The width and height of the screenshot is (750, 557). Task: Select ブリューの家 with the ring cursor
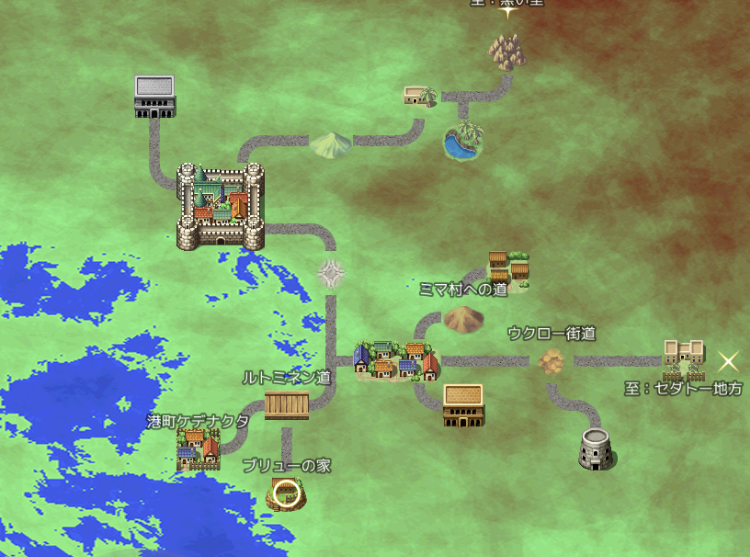[287, 492]
